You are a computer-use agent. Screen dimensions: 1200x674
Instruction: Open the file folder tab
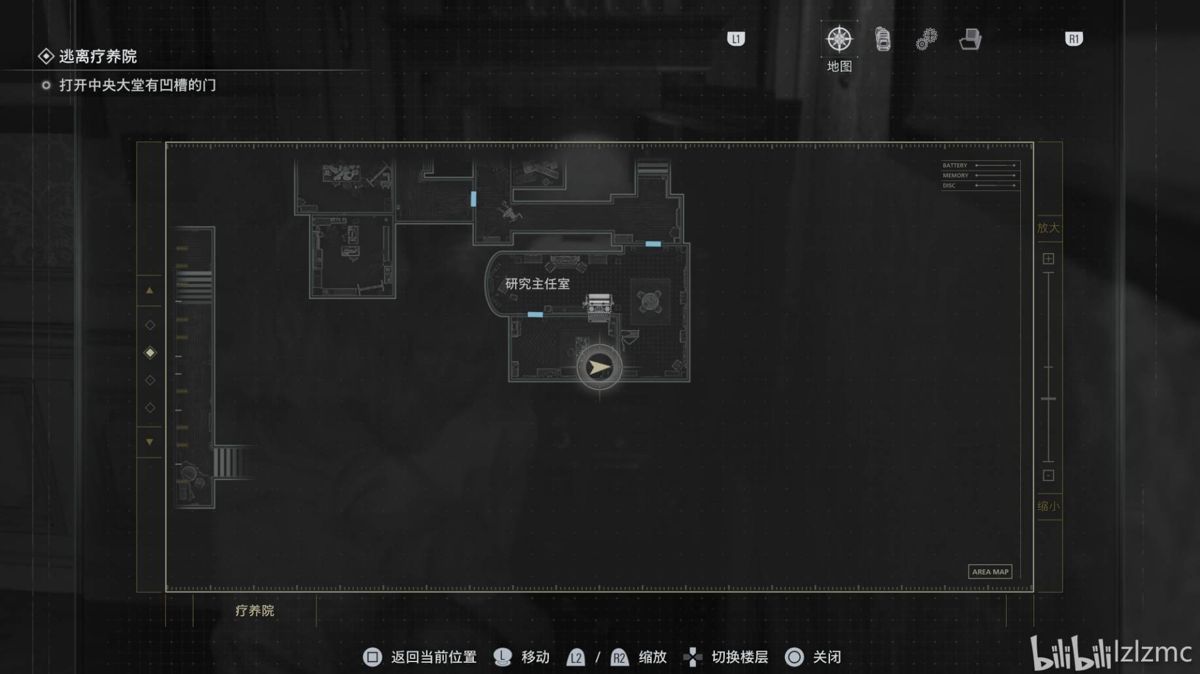pos(969,40)
